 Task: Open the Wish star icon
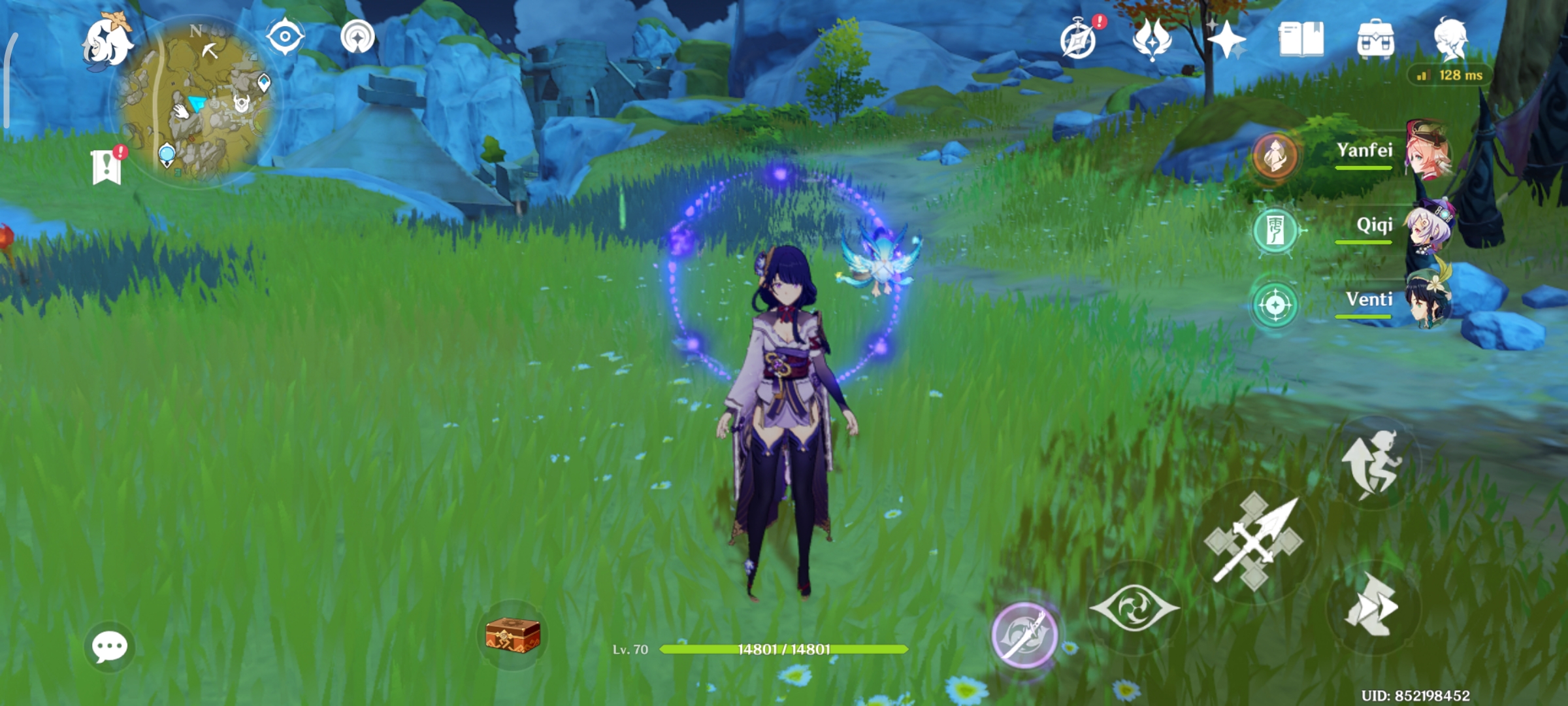1224,39
